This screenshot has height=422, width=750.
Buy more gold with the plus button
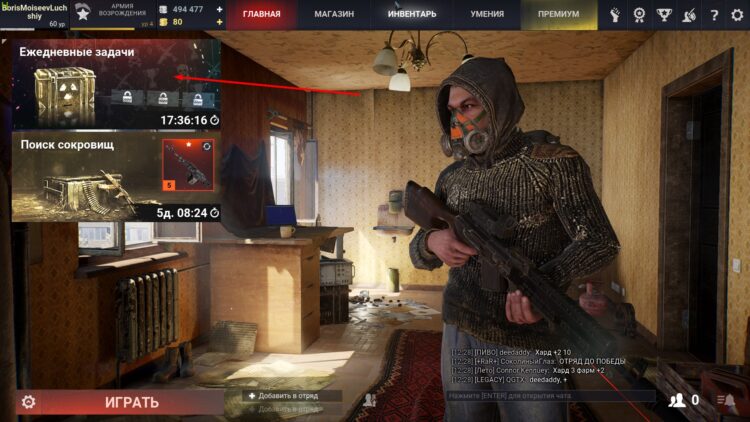219,21
